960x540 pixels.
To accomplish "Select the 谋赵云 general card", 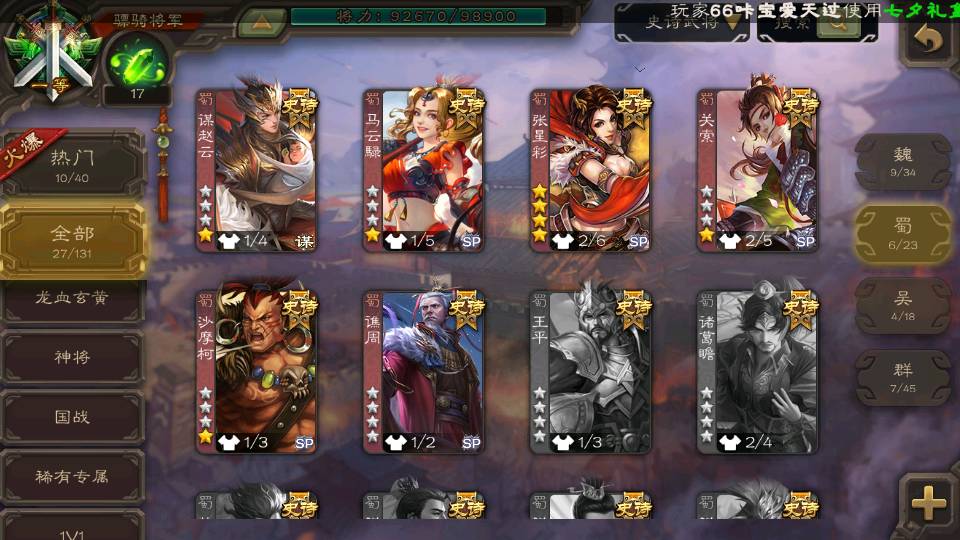I will pos(256,170).
